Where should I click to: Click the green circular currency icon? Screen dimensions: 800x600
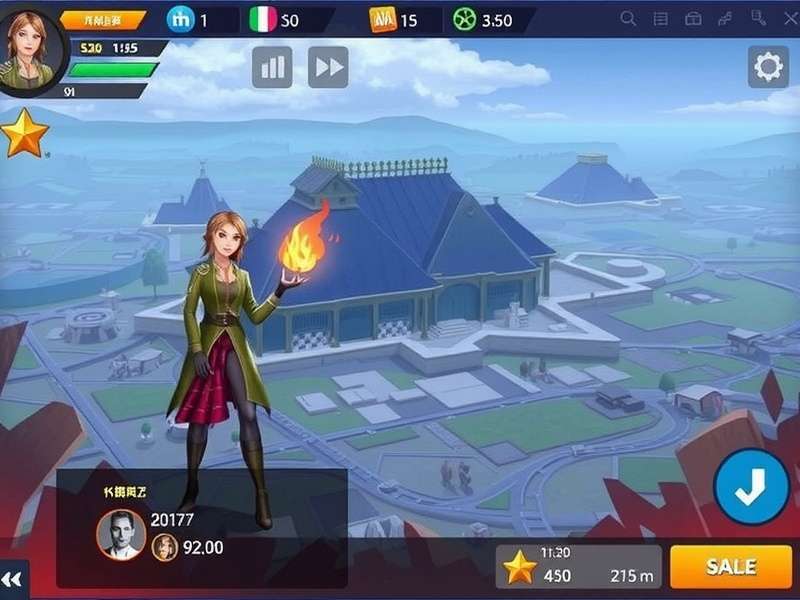[464, 19]
